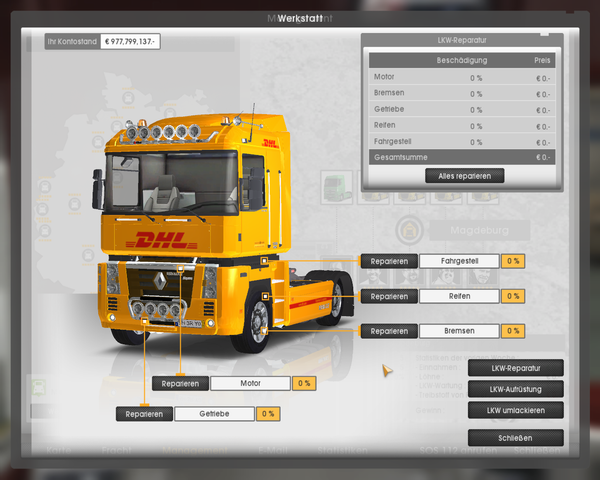
Task: Repair the Bremsen component
Action: tap(389, 331)
